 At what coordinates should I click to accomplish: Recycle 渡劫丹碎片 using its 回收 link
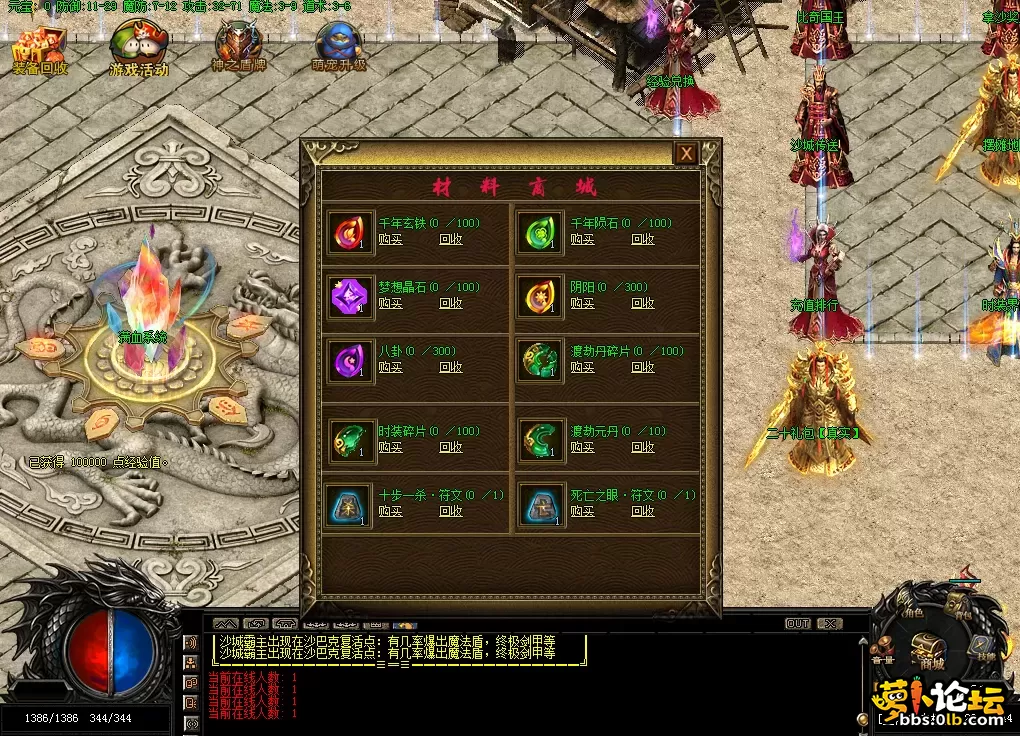(643, 367)
